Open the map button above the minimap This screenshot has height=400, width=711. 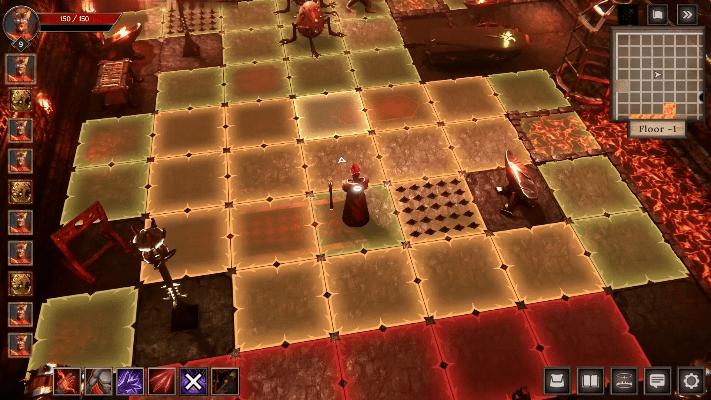click(657, 14)
